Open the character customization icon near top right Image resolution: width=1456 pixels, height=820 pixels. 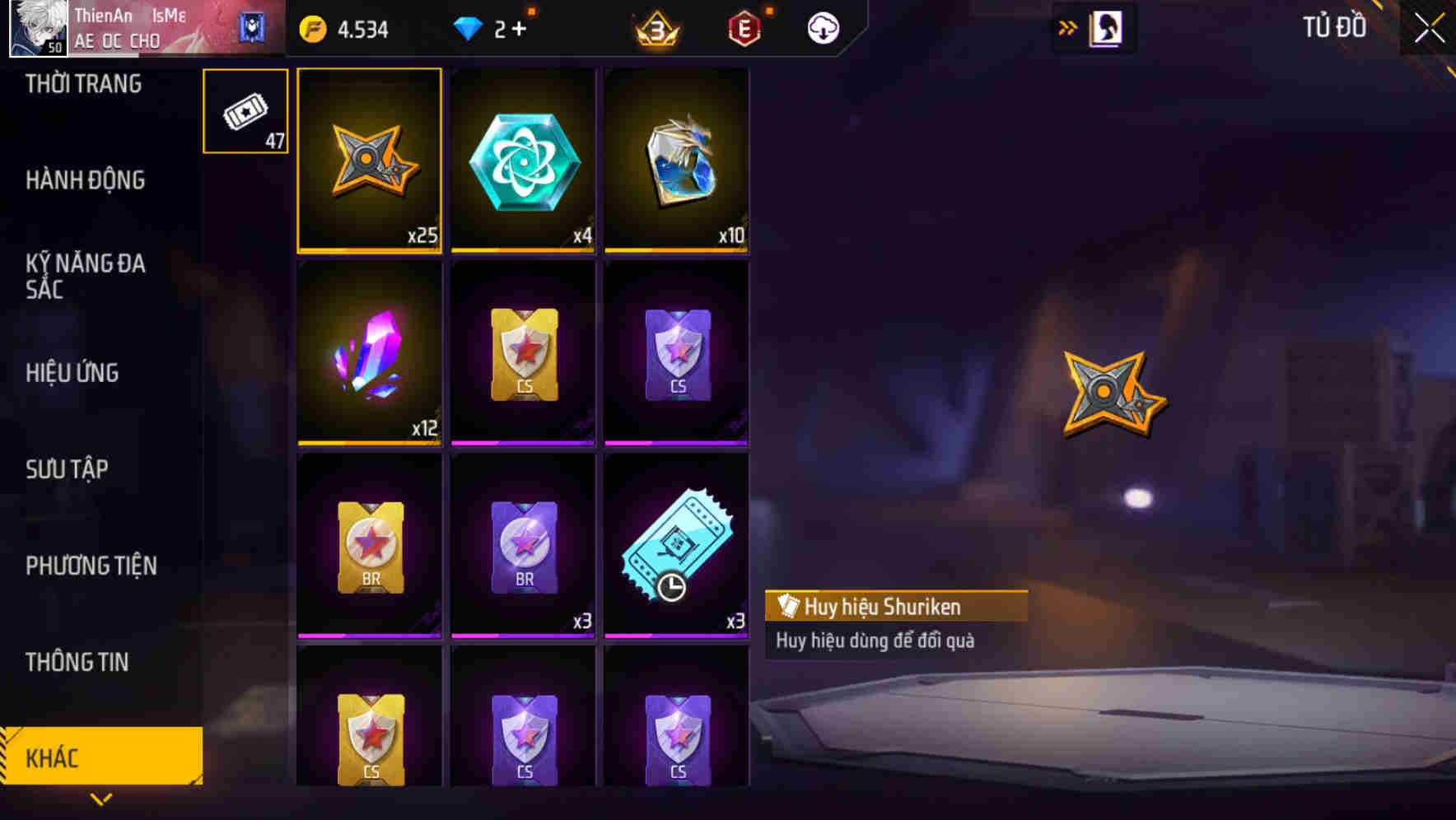pyautogui.click(x=1107, y=27)
